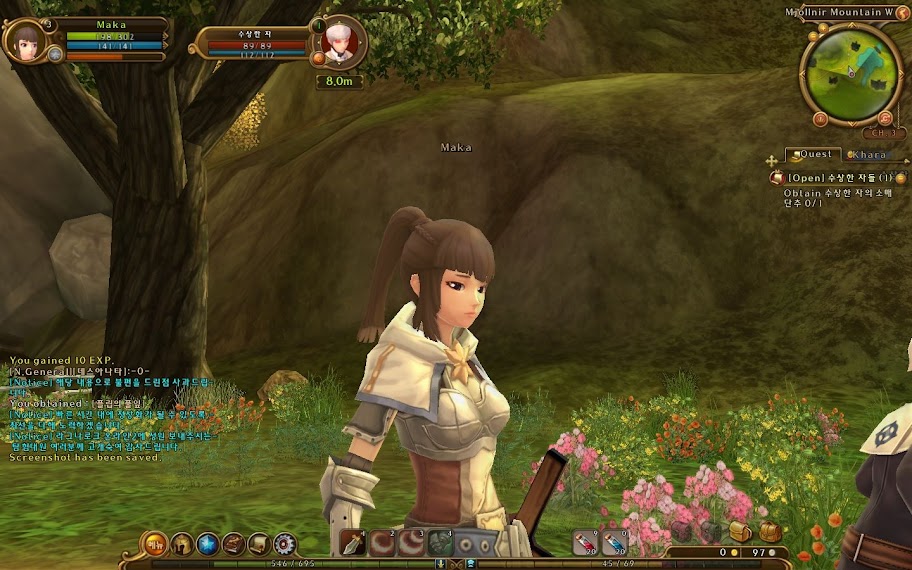Open the gear settings icon

pos(285,544)
